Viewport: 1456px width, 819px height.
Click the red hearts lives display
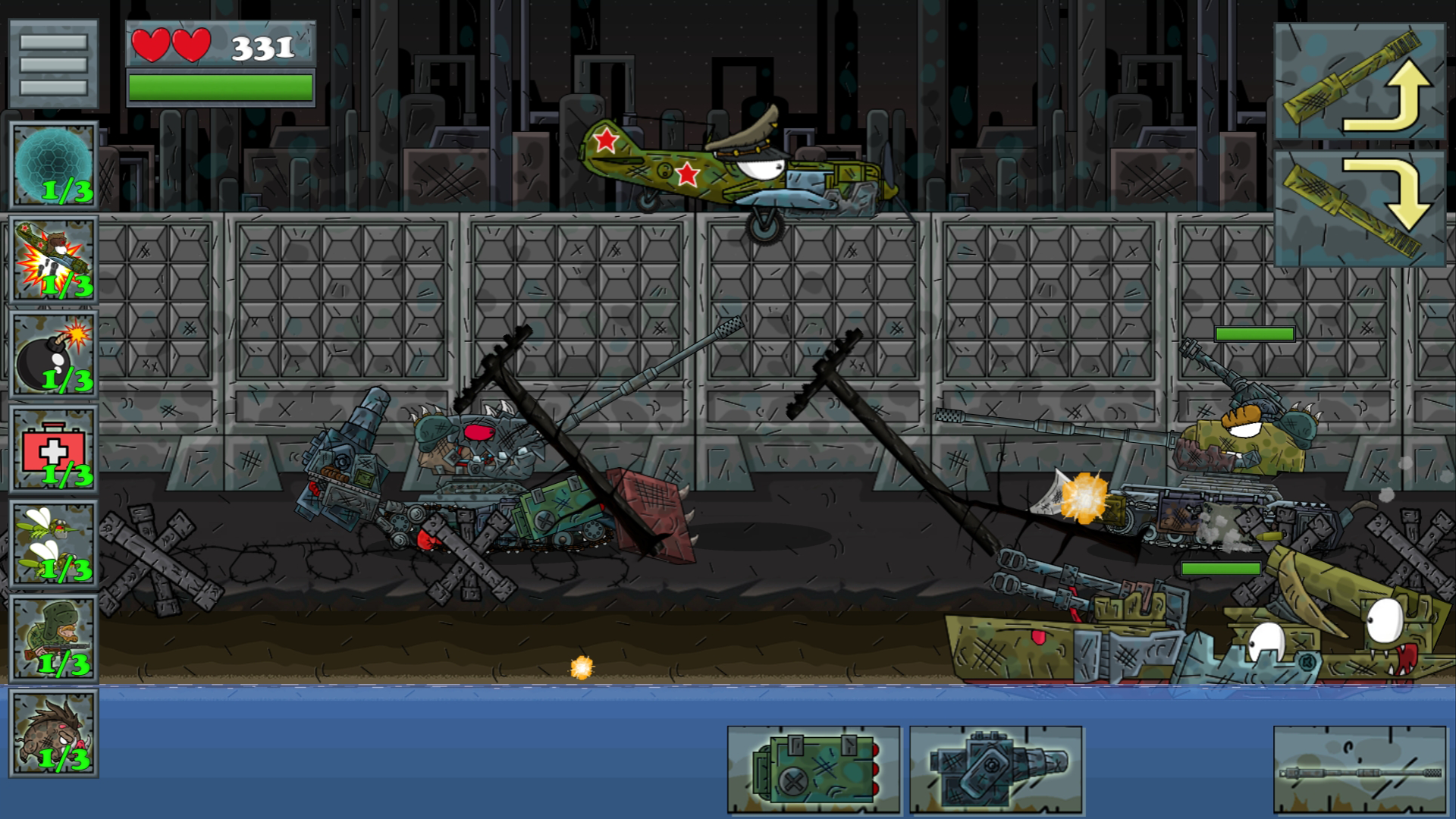[171, 45]
